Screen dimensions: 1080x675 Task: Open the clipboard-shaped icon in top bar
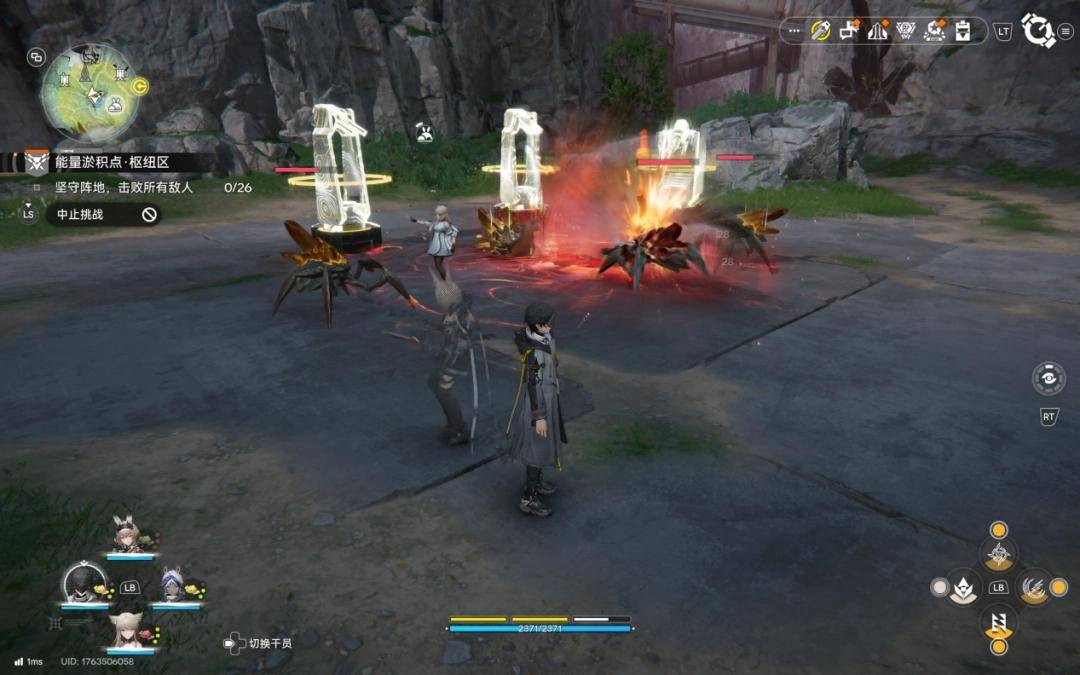point(963,31)
